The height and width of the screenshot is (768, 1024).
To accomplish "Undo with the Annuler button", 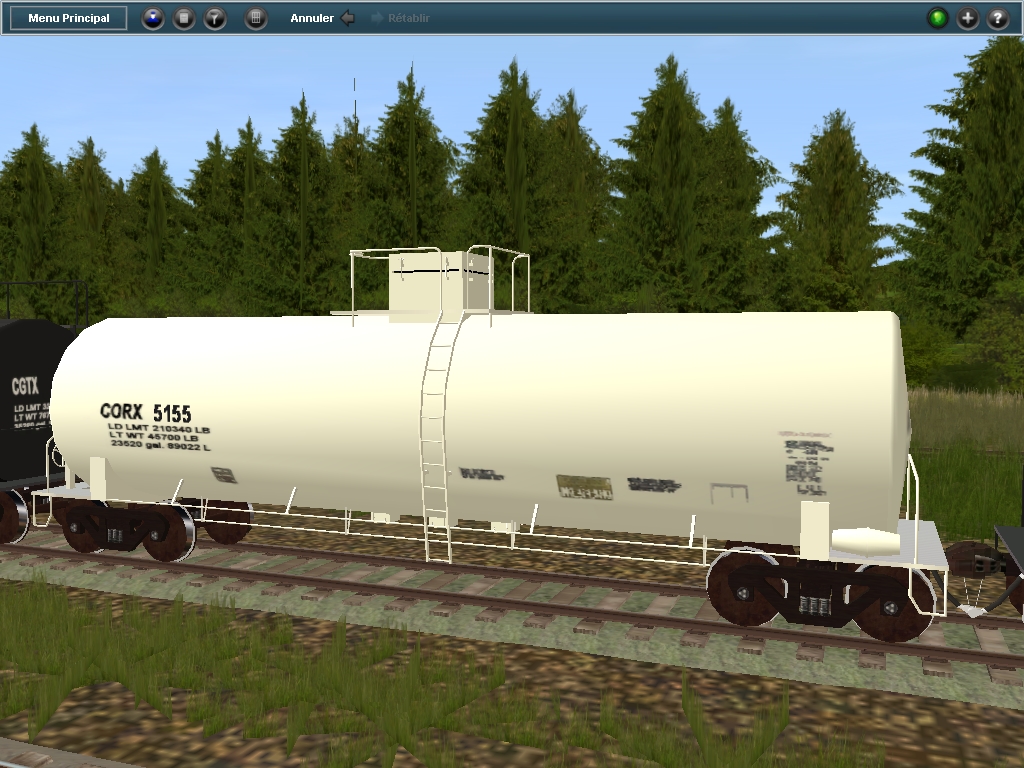I will point(322,18).
